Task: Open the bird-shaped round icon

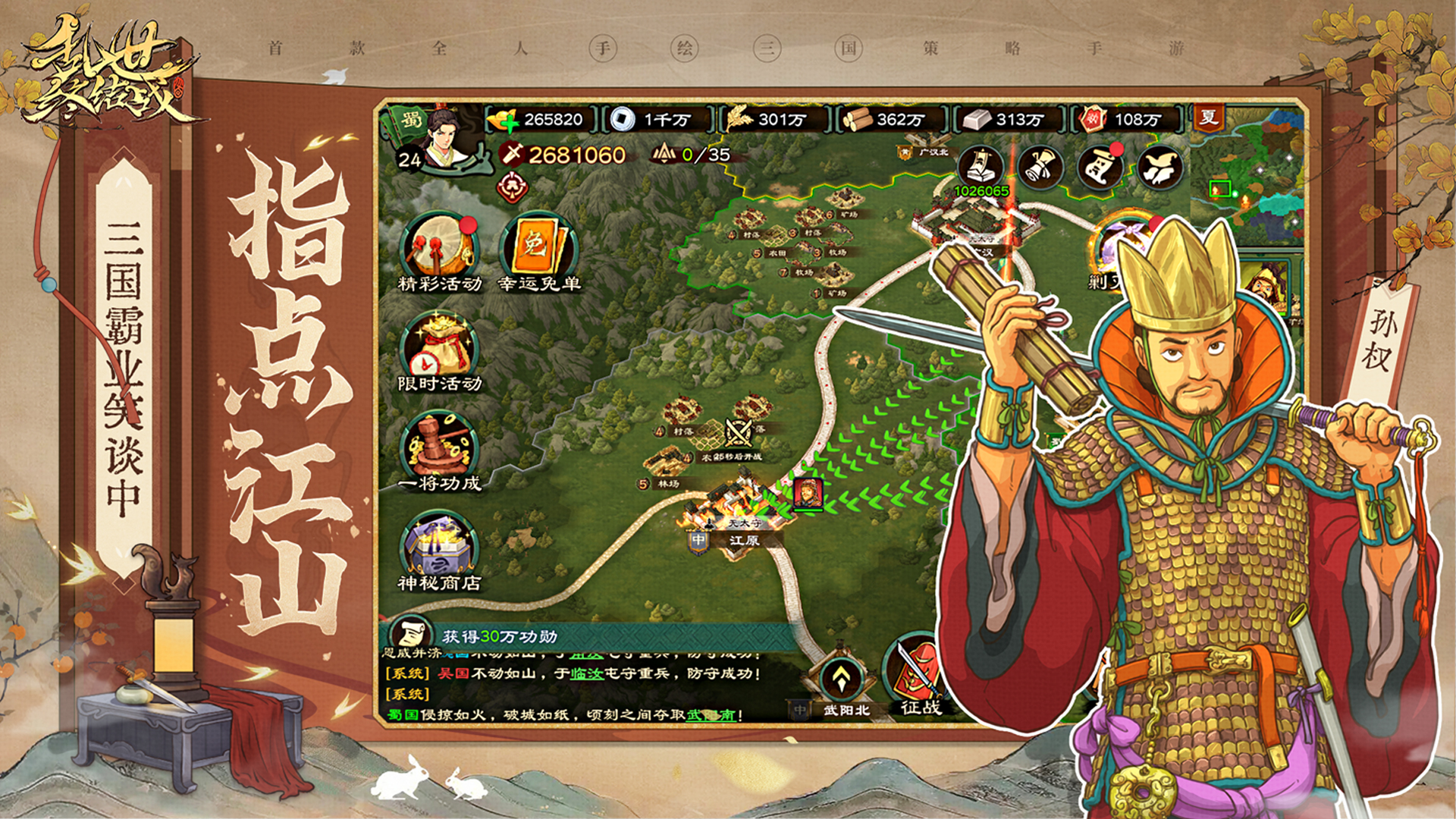Action: [1159, 167]
